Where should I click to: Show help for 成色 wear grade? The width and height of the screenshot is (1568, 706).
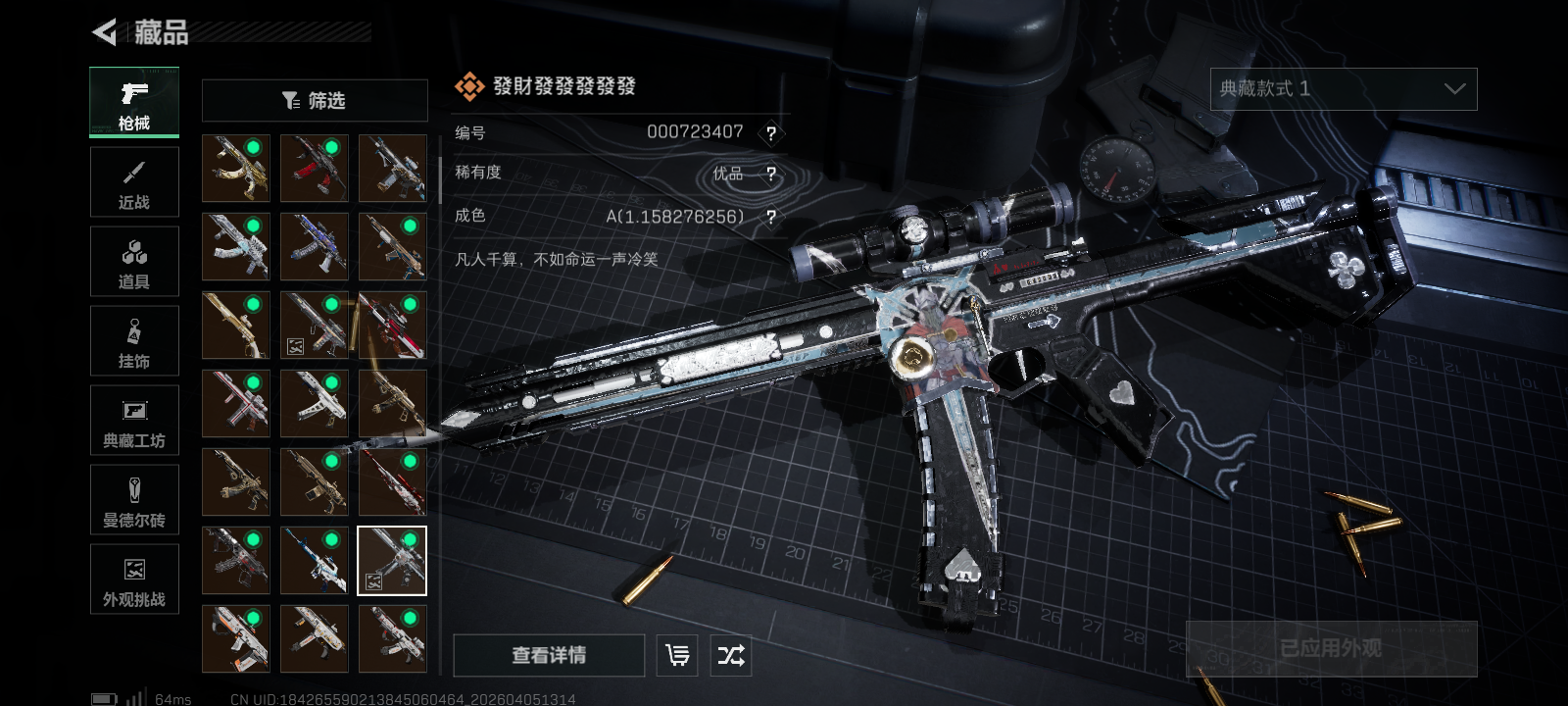tap(771, 217)
